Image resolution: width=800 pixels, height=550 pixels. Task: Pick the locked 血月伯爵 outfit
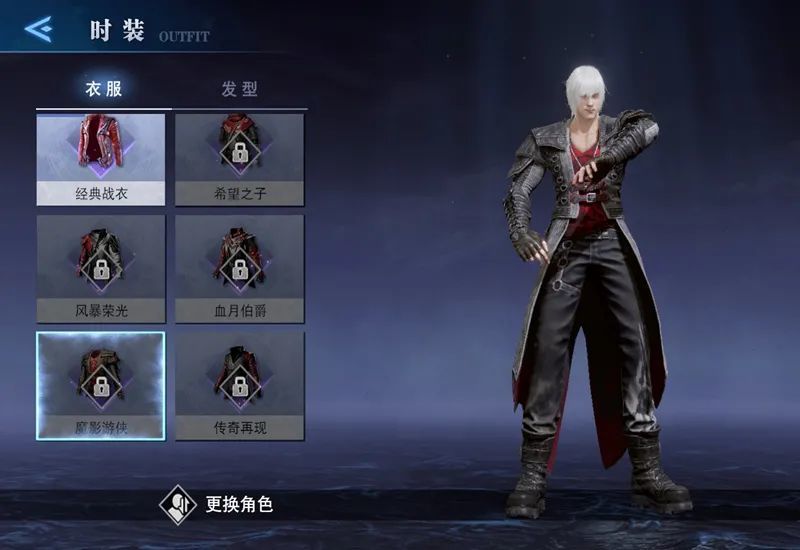[240, 268]
